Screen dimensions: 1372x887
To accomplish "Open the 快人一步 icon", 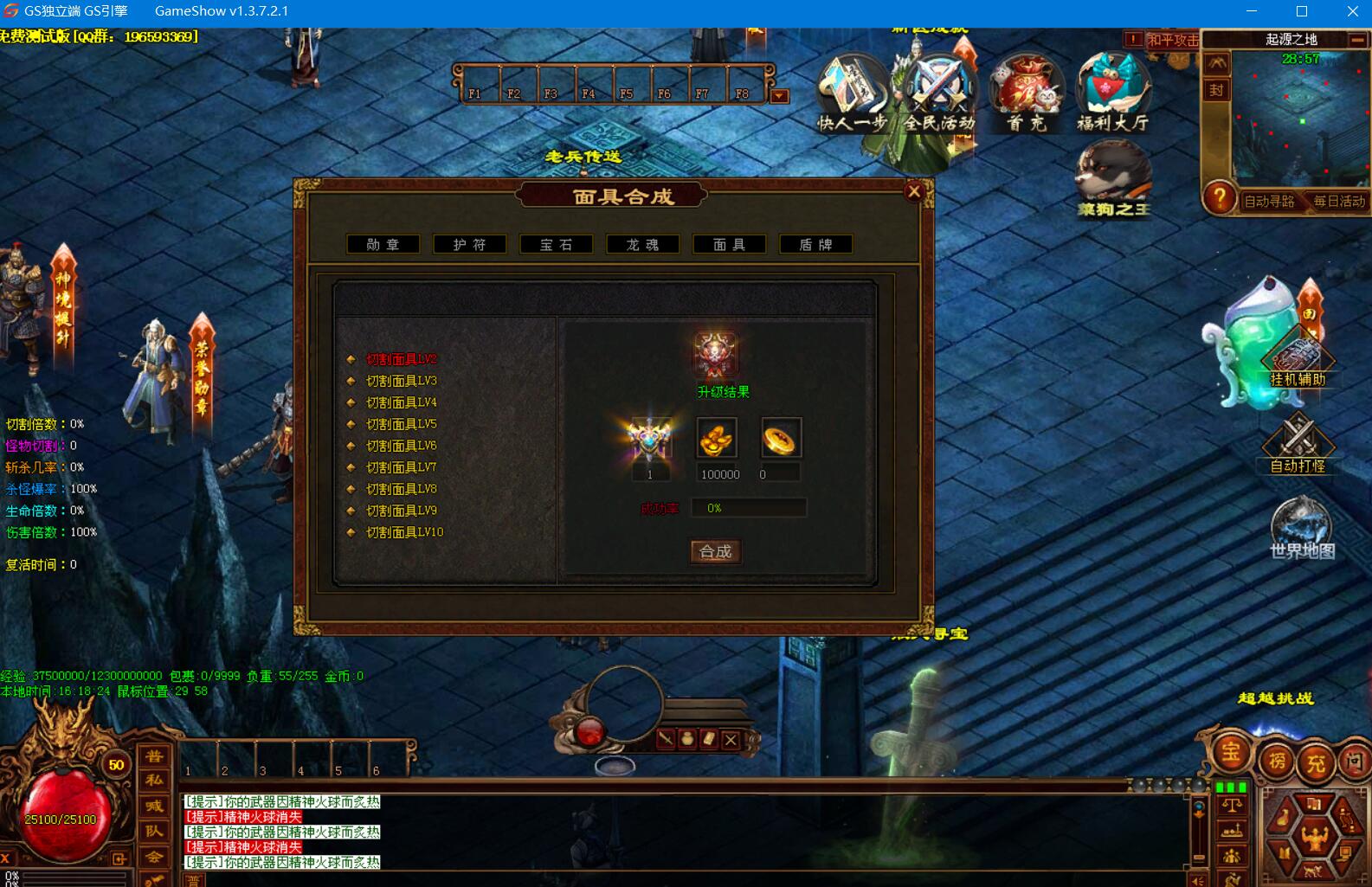I will point(852,93).
